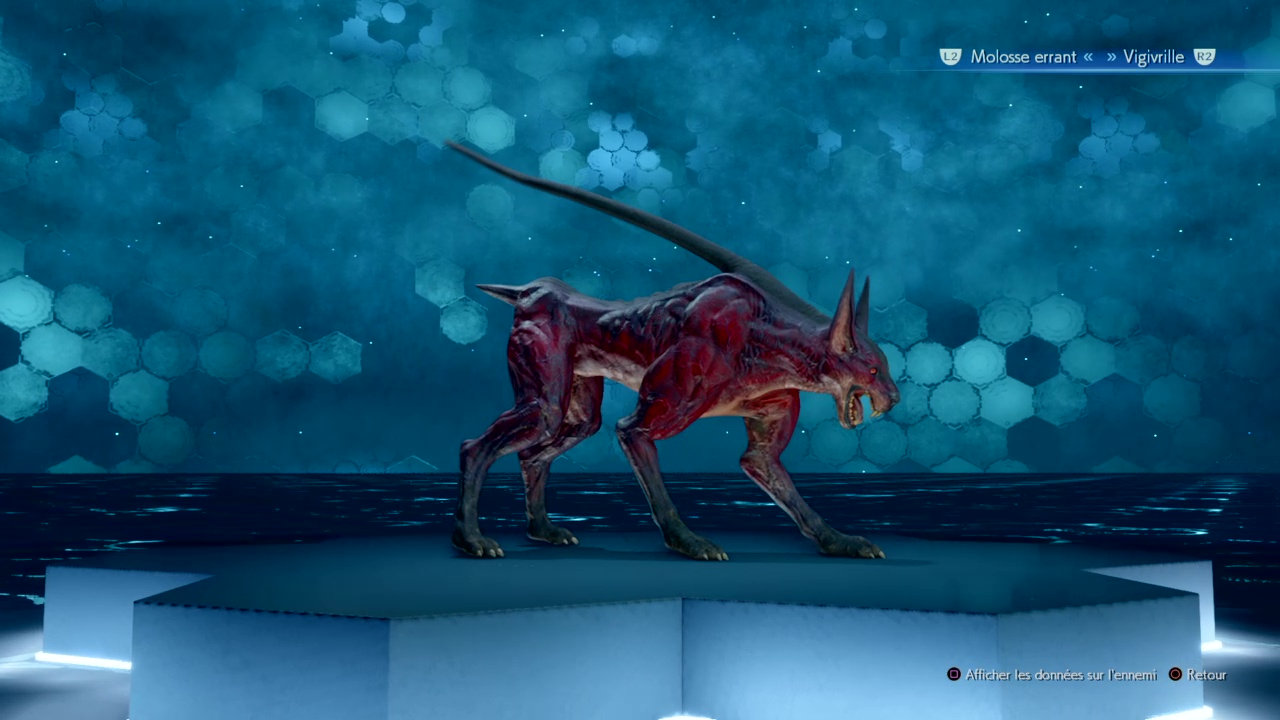Viewport: 1280px width, 720px height.
Task: Choose the Retour option
Action: point(1206,675)
